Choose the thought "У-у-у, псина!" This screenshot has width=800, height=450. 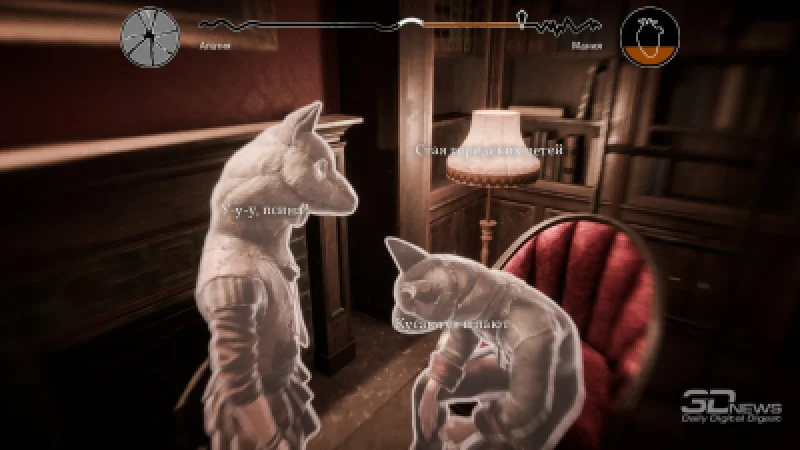264,209
